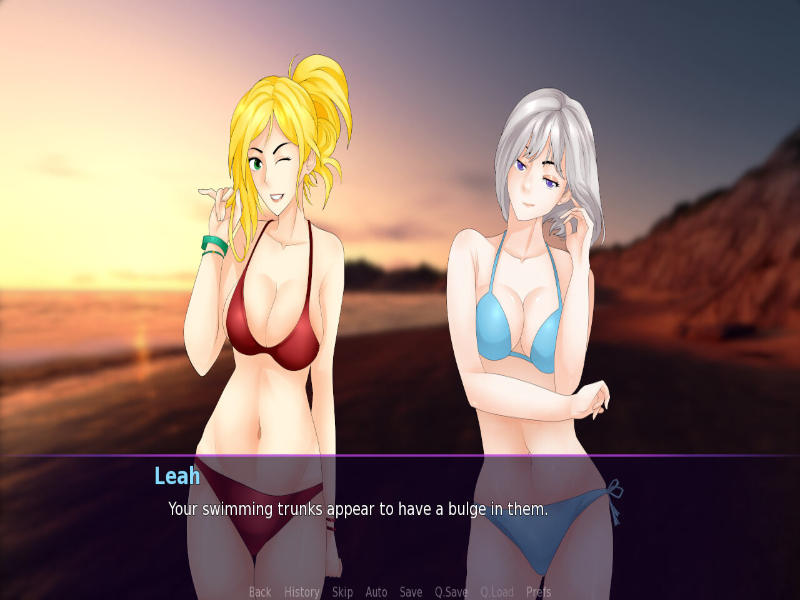This screenshot has height=600, width=800.
Task: Open the Save menu
Action: [411, 592]
